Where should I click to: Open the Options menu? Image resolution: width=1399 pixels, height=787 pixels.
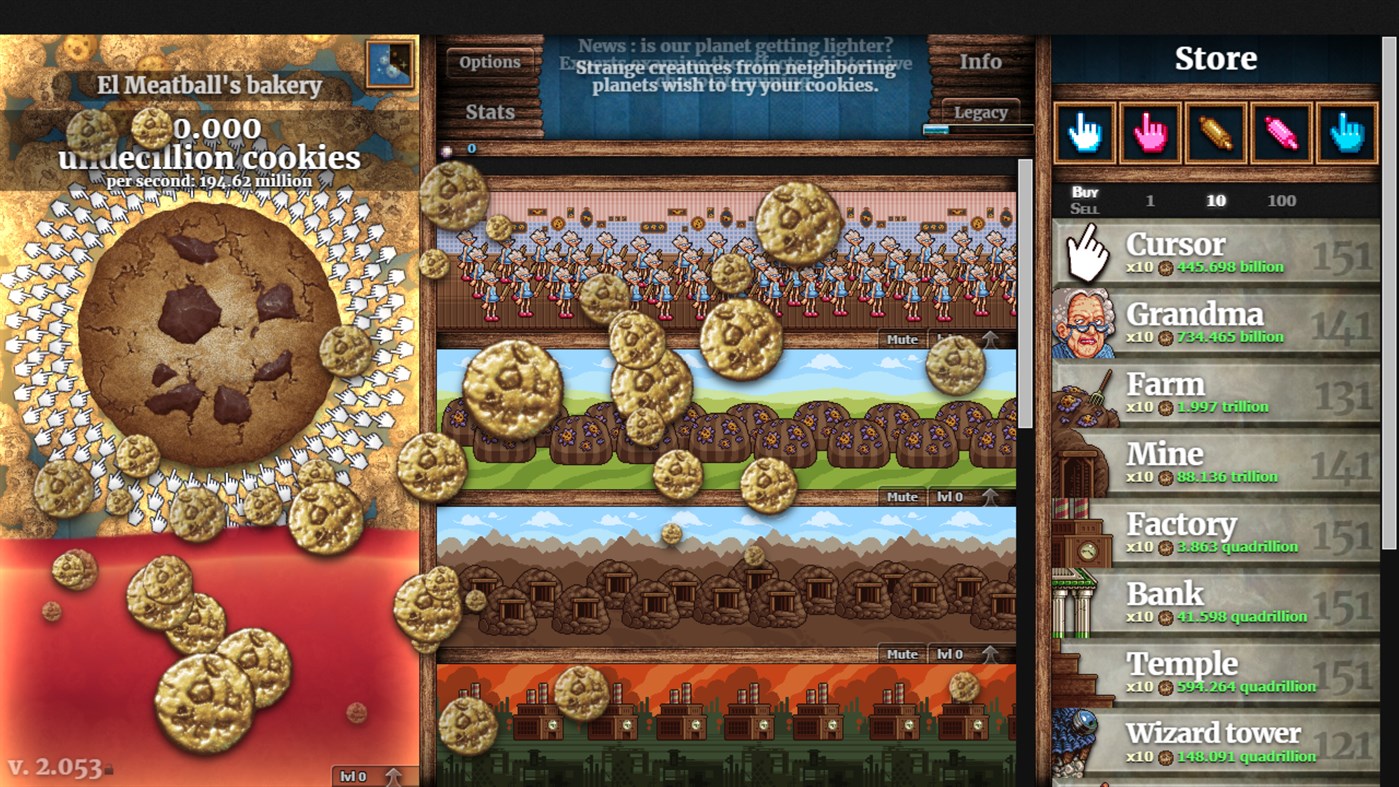click(489, 61)
